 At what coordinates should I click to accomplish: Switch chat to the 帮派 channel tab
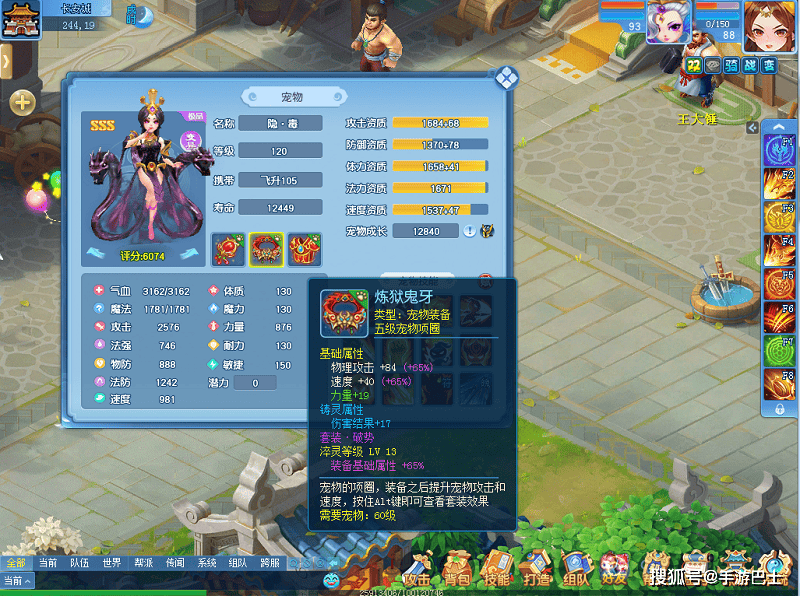(143, 563)
